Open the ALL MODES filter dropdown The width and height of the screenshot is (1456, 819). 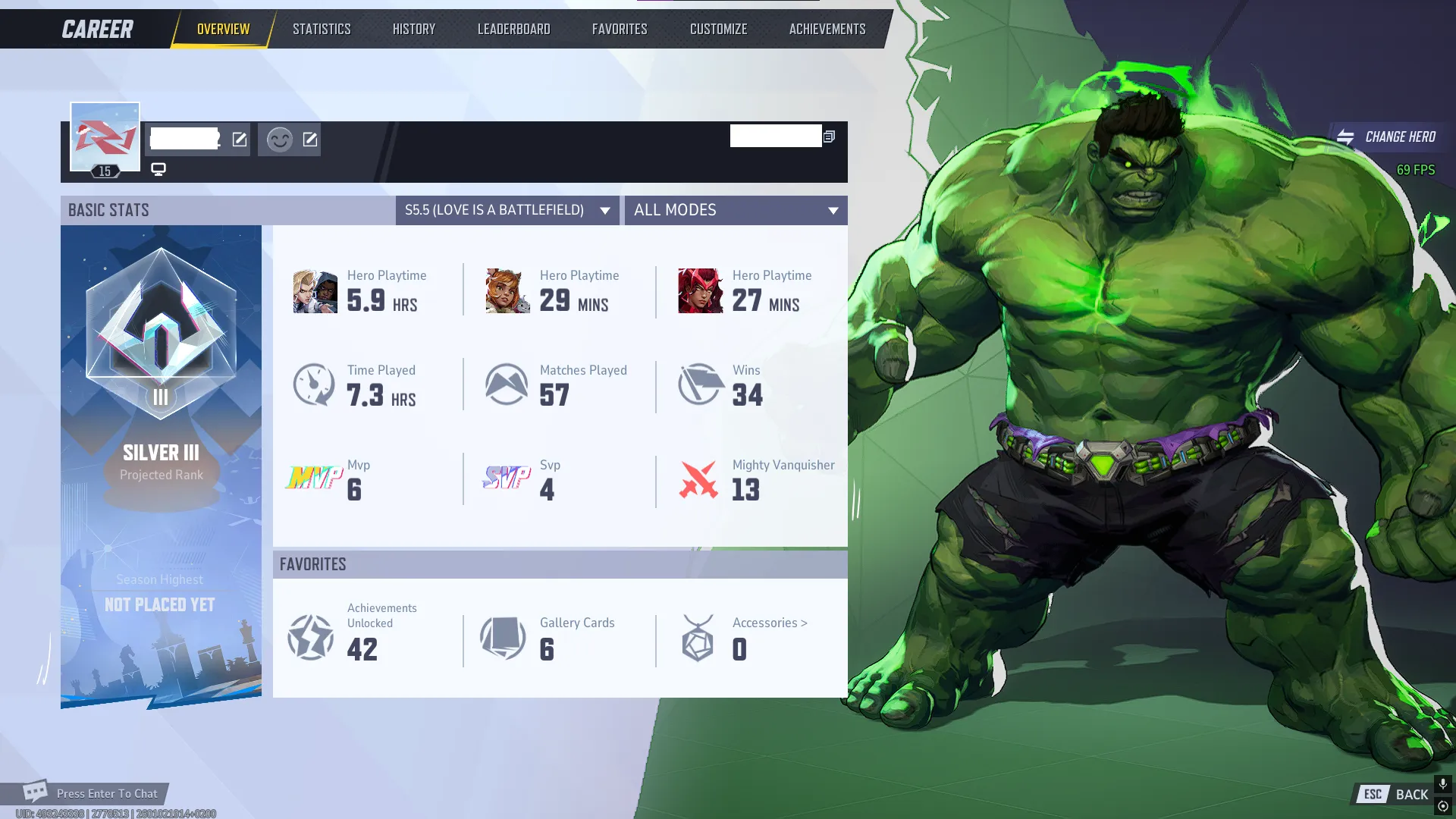point(735,210)
